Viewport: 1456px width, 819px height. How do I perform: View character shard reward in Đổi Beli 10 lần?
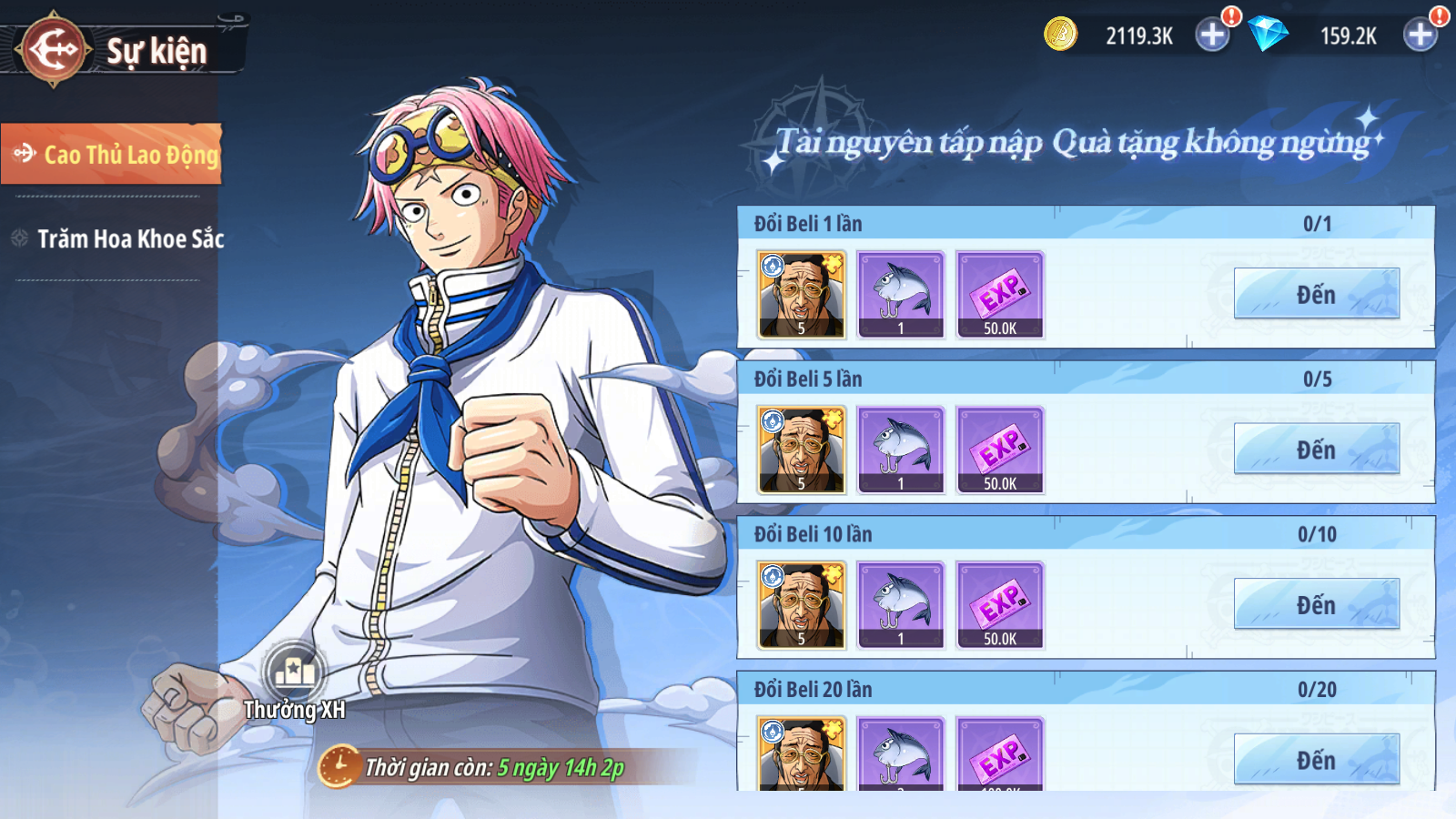tap(802, 605)
